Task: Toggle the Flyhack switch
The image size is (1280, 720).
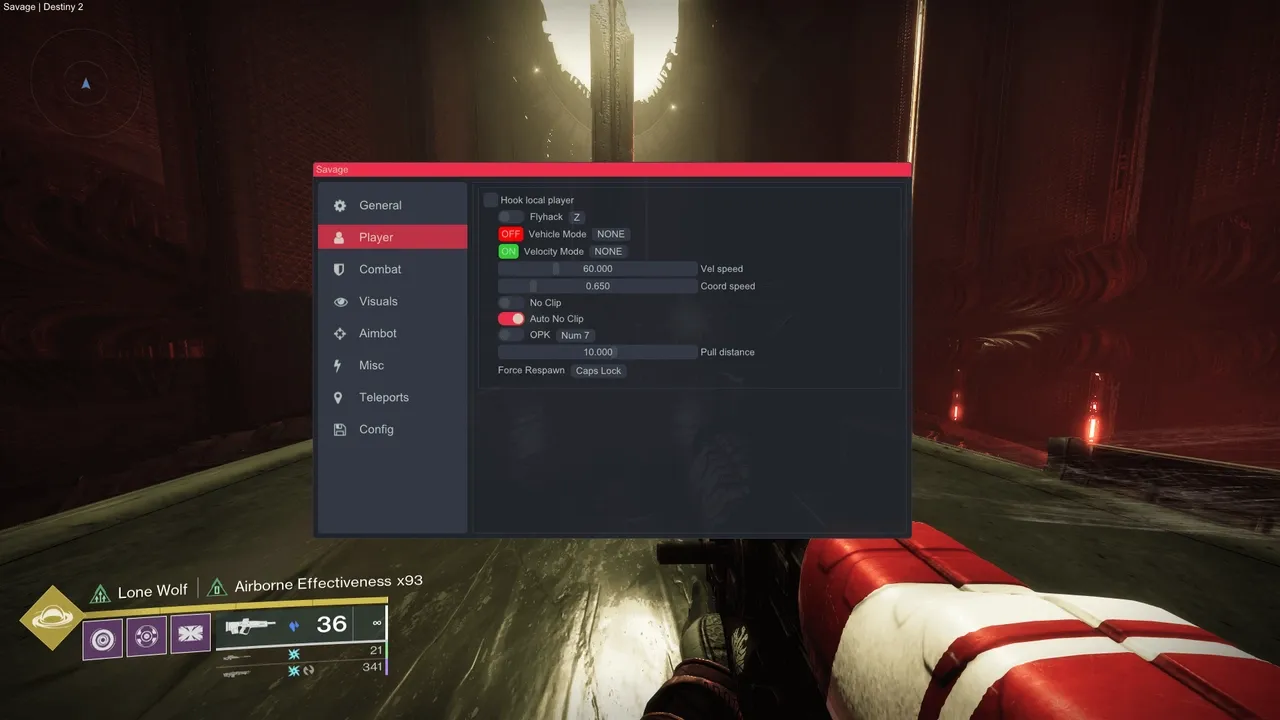Action: (511, 217)
